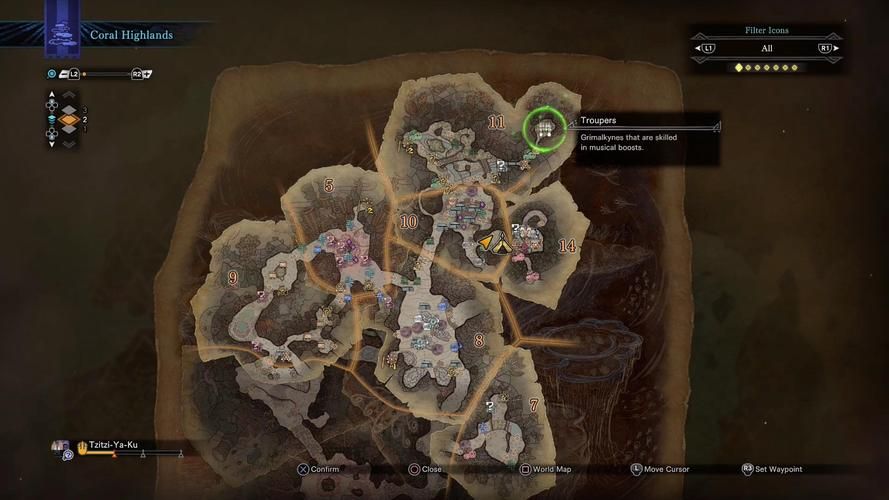889x500 pixels.
Task: Select area 14 on the map
Action: point(567,246)
